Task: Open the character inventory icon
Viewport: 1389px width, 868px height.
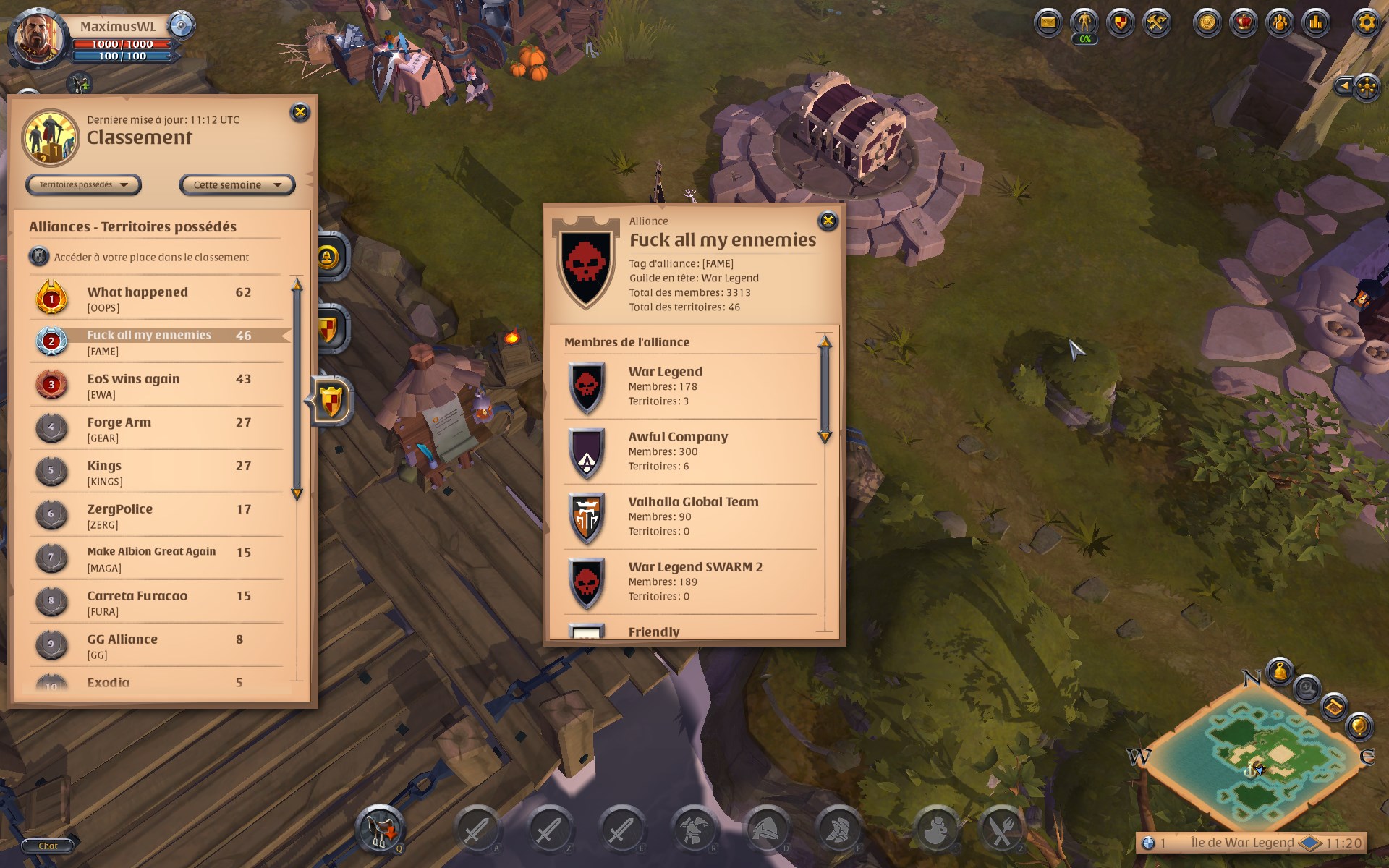Action: (x=1083, y=20)
